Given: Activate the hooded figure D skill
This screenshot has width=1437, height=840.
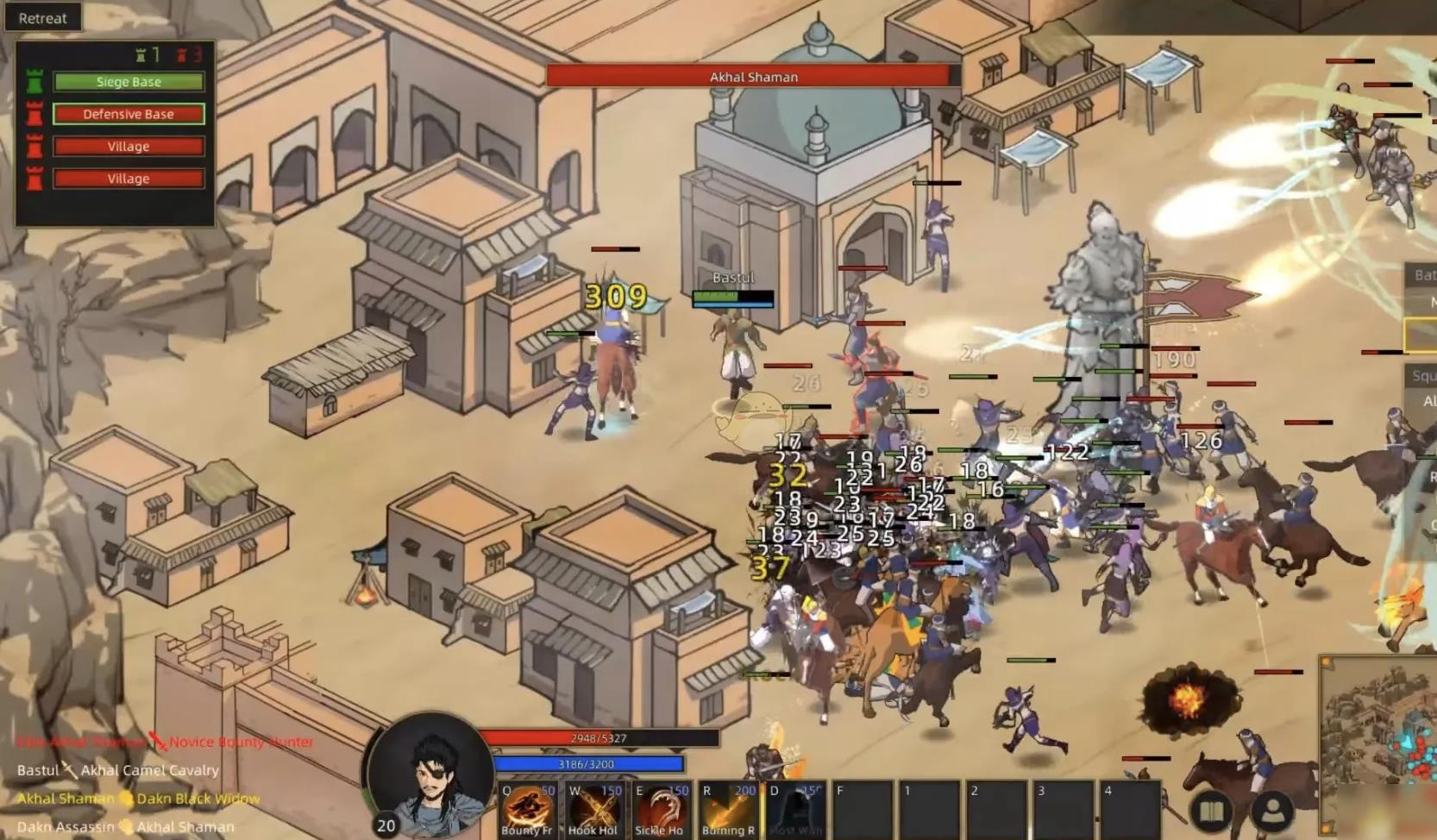Looking at the screenshot, I should coord(794,811).
